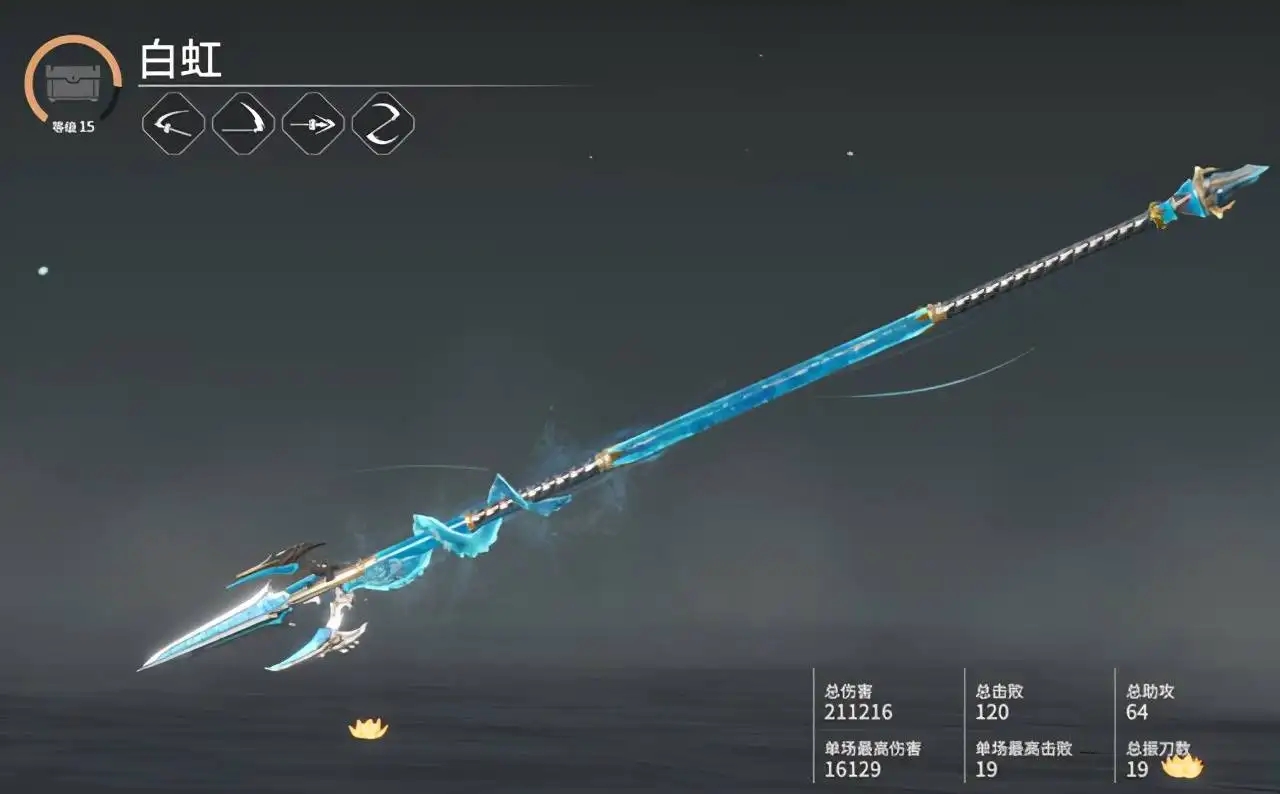
Task: Click the divider line under the 白虹 title
Action: [x=400, y=82]
